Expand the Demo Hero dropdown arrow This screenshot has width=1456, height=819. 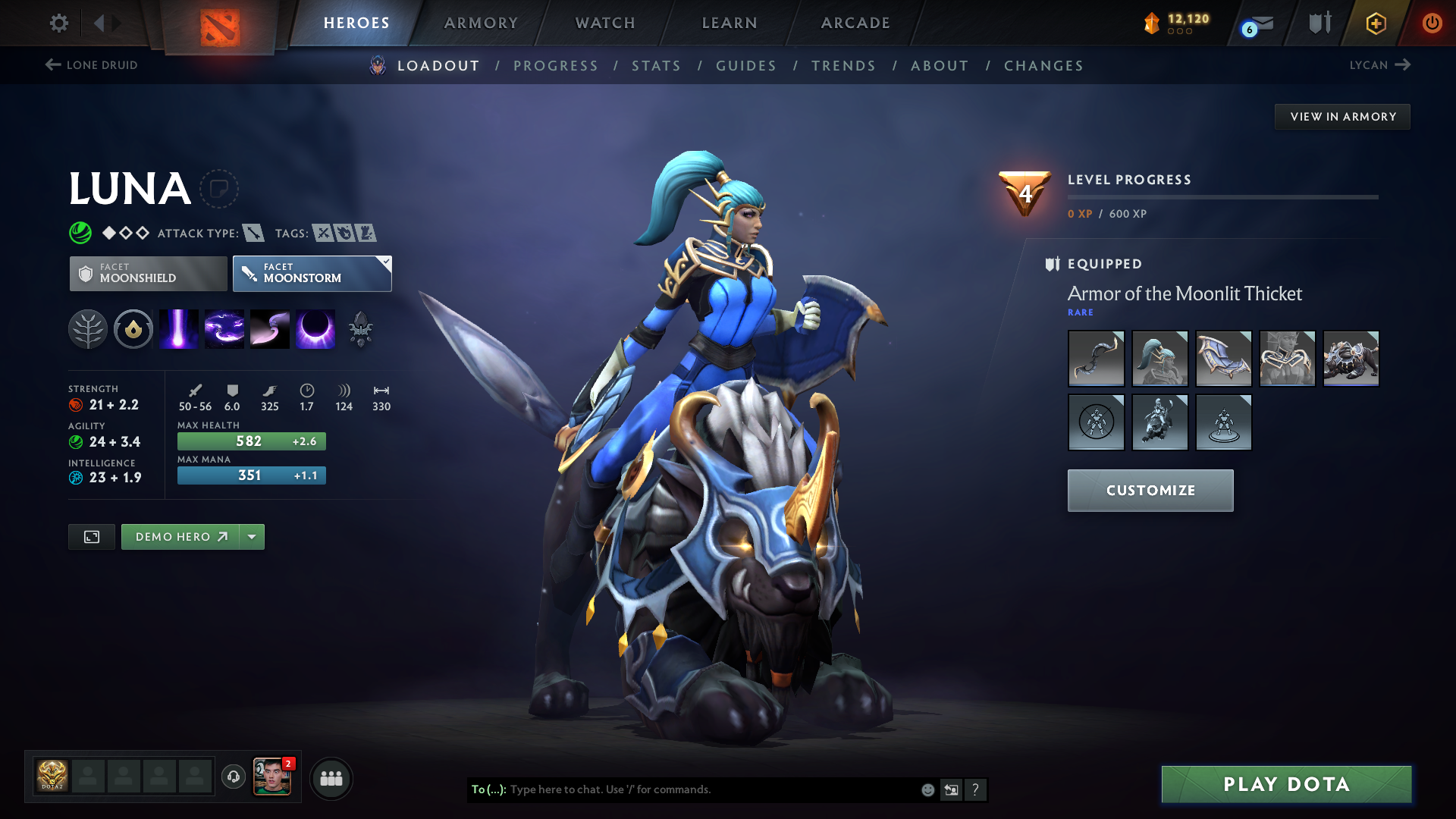pyautogui.click(x=252, y=537)
